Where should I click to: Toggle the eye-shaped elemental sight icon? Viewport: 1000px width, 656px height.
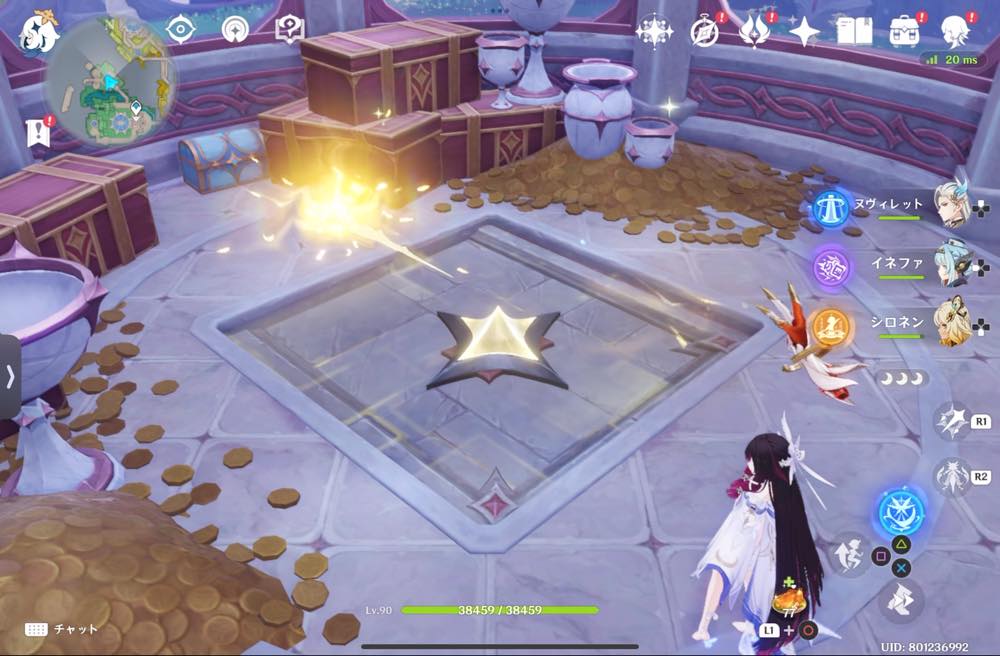coord(181,28)
